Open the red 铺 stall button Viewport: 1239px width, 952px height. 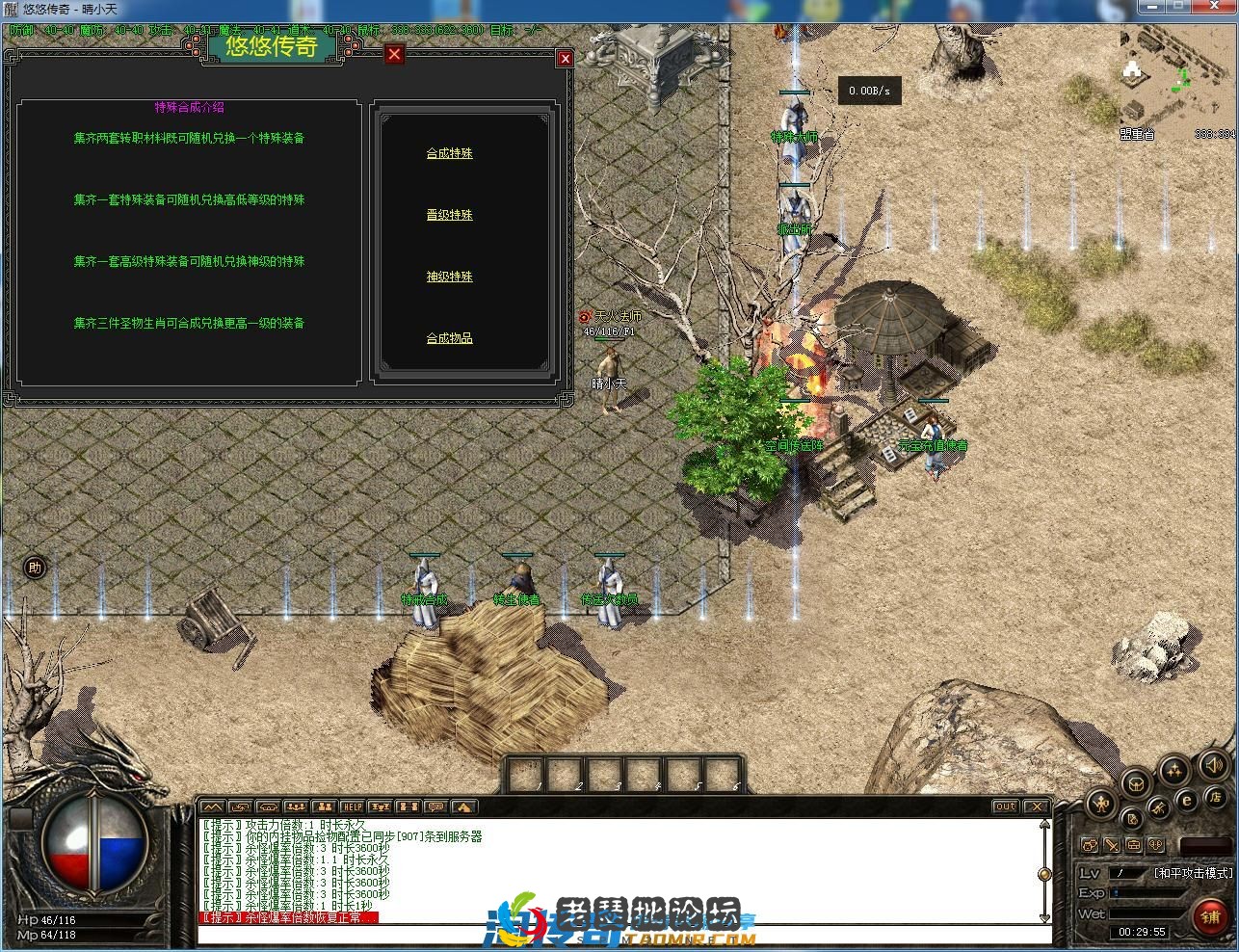(x=1211, y=916)
